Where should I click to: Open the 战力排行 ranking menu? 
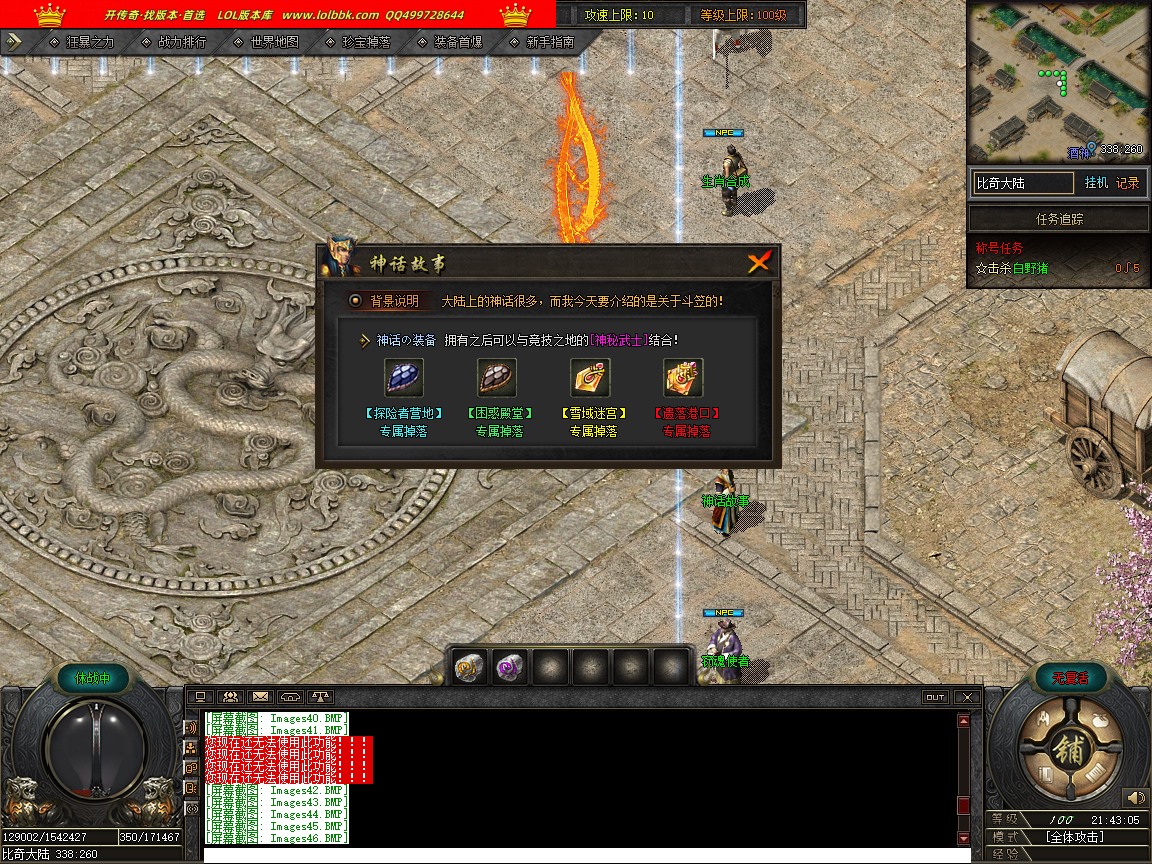tap(182, 42)
